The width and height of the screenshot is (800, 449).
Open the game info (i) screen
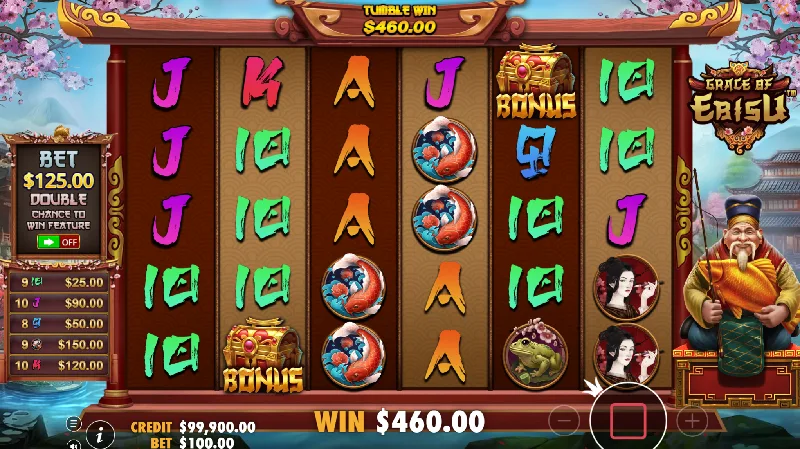(x=99, y=434)
